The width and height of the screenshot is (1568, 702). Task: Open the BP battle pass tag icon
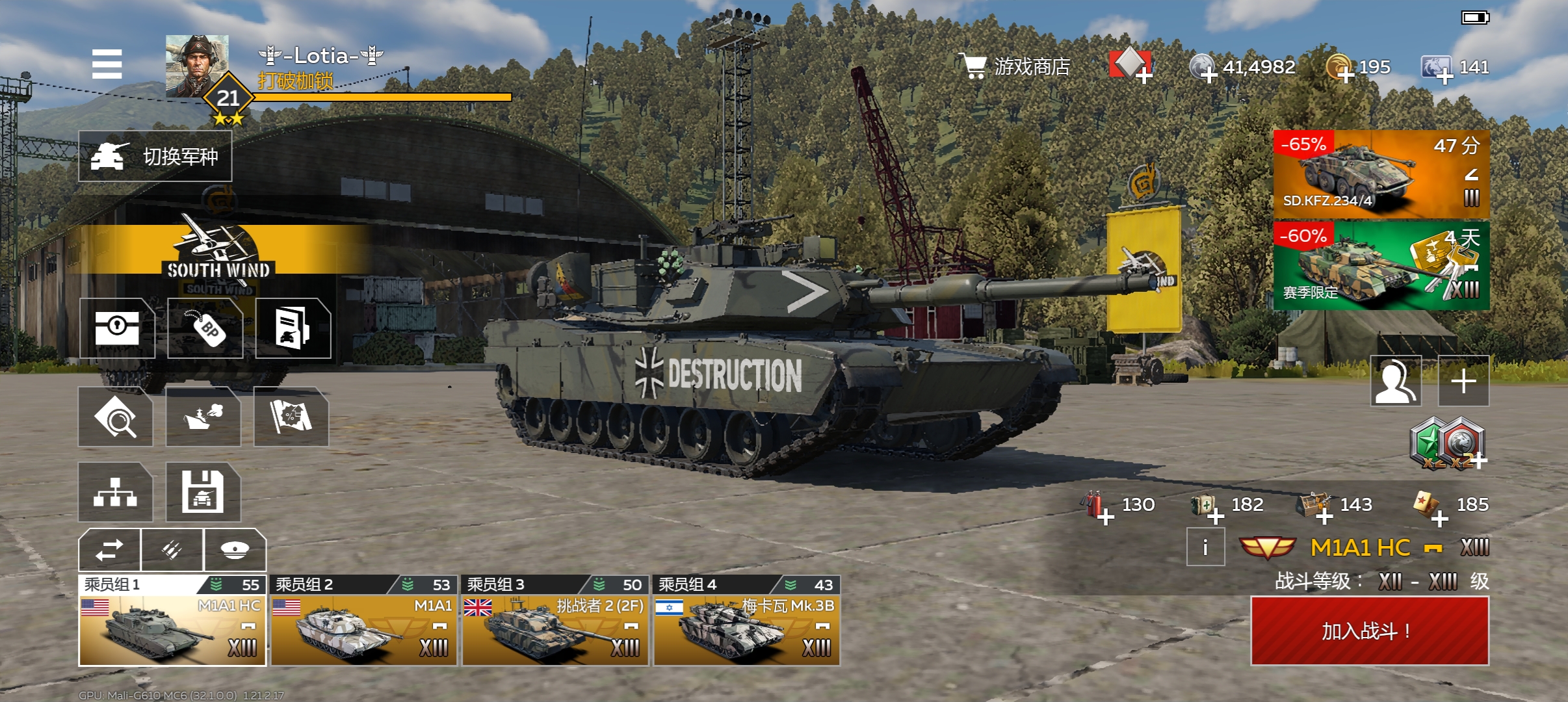pyautogui.click(x=205, y=328)
